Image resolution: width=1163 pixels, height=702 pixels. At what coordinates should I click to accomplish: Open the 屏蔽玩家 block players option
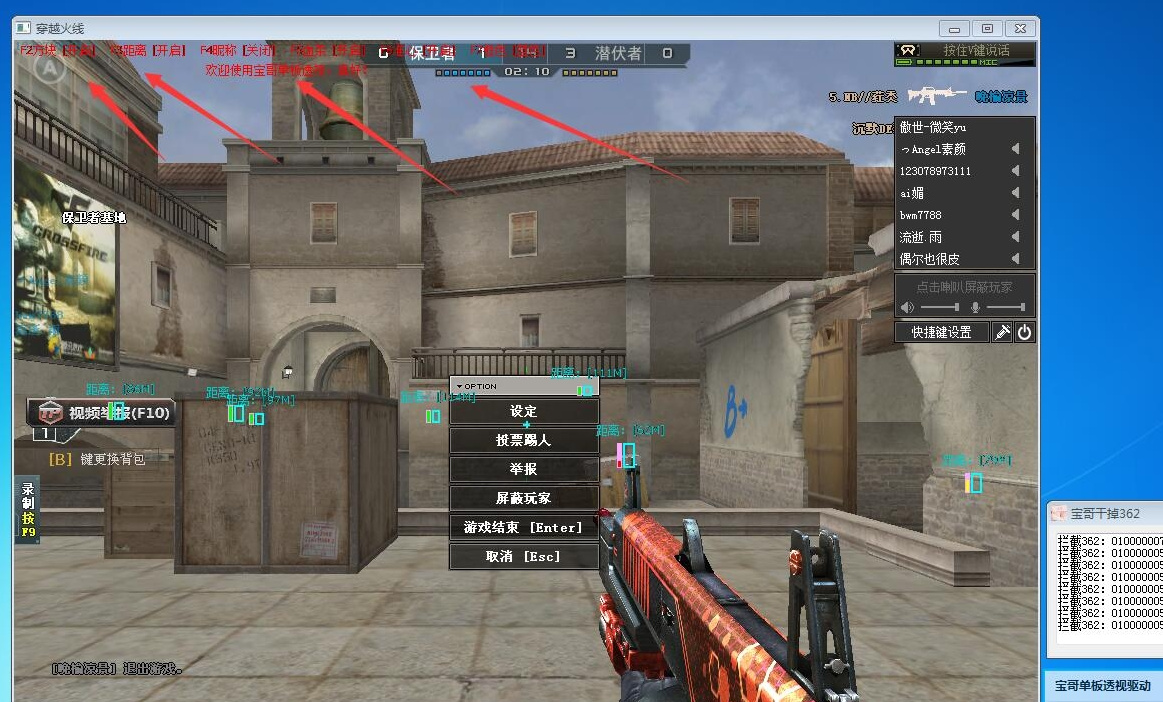524,498
